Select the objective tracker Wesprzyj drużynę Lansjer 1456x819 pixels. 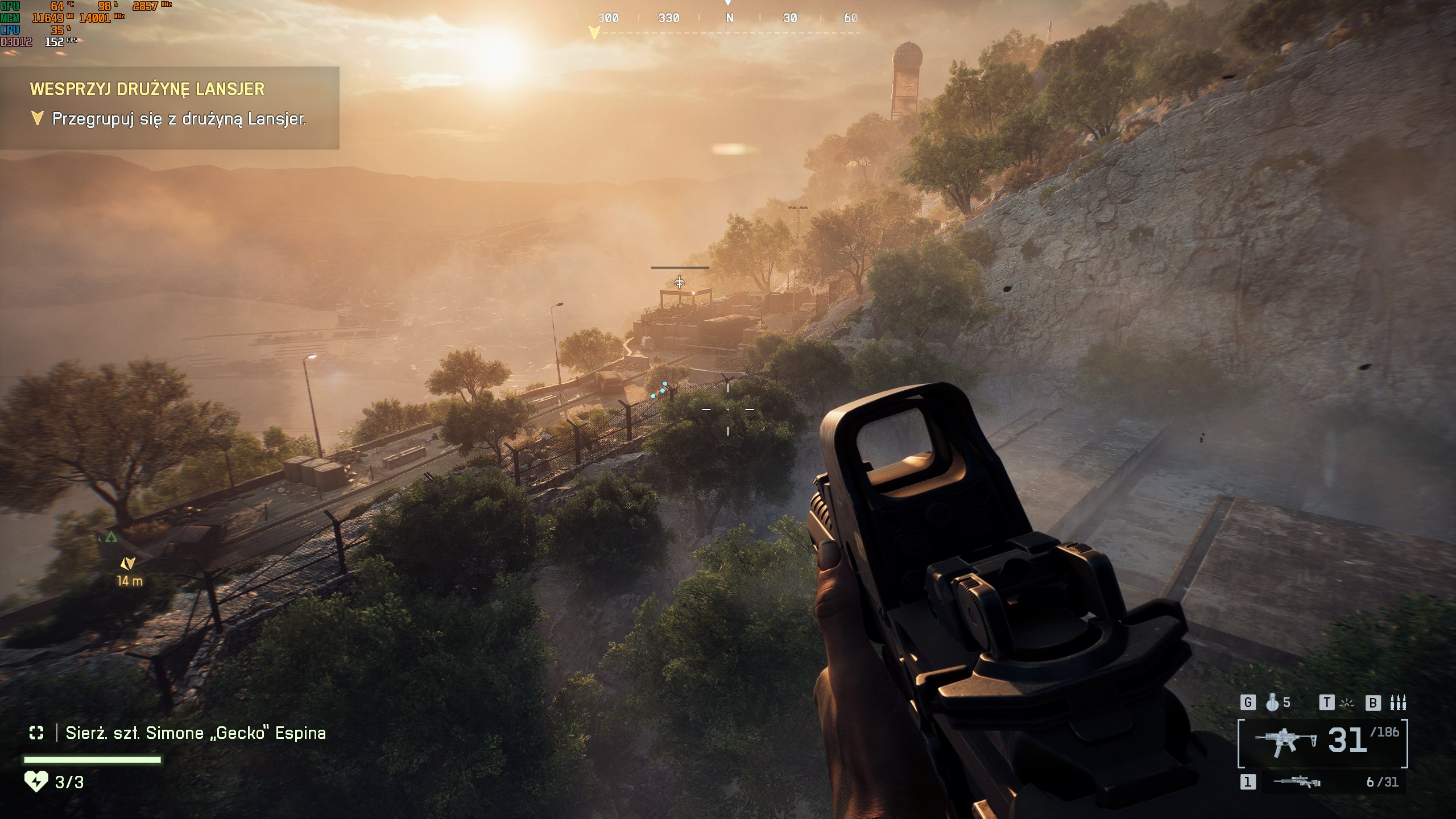tap(147, 89)
